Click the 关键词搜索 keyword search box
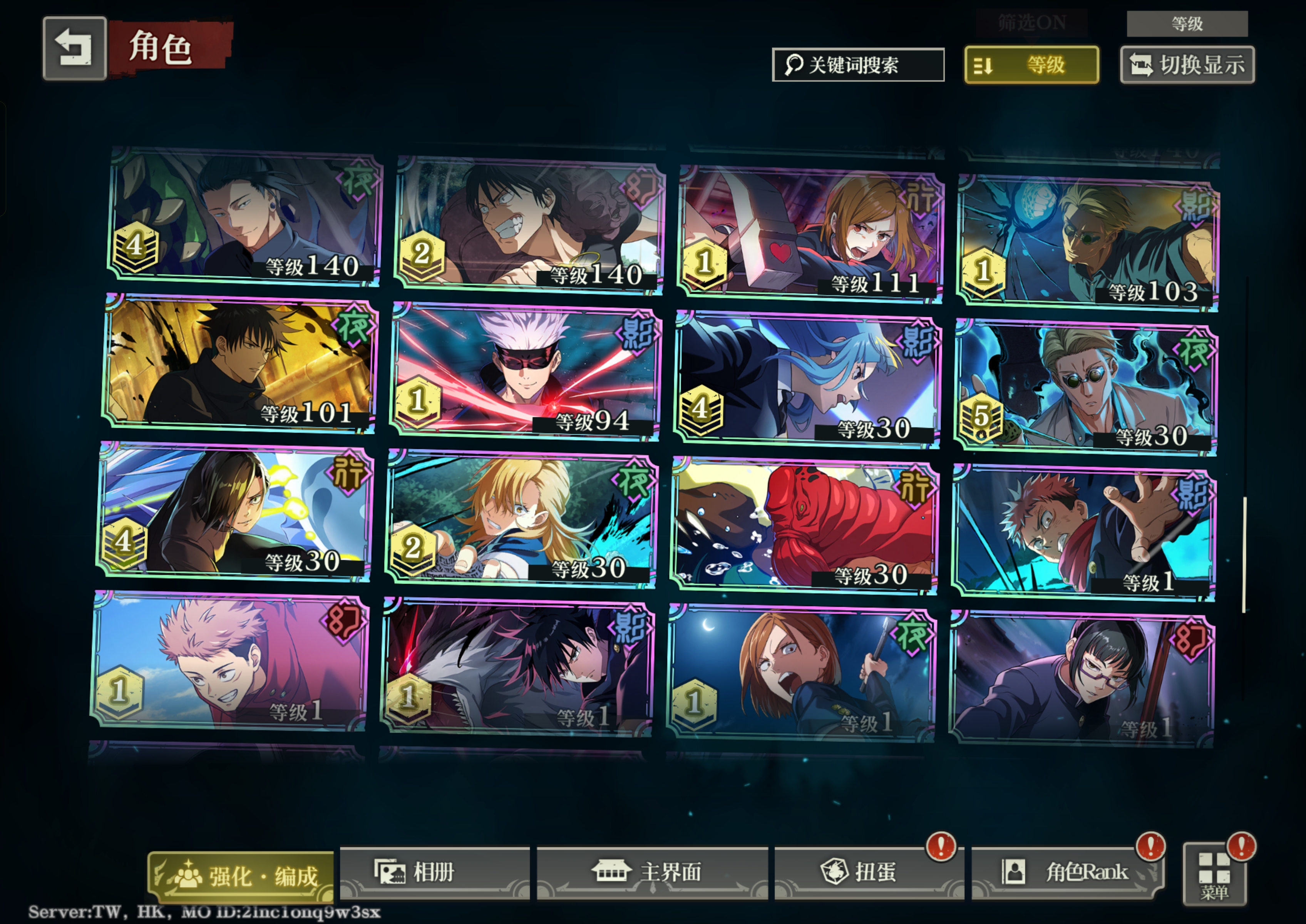The width and height of the screenshot is (1306, 924). (x=857, y=65)
